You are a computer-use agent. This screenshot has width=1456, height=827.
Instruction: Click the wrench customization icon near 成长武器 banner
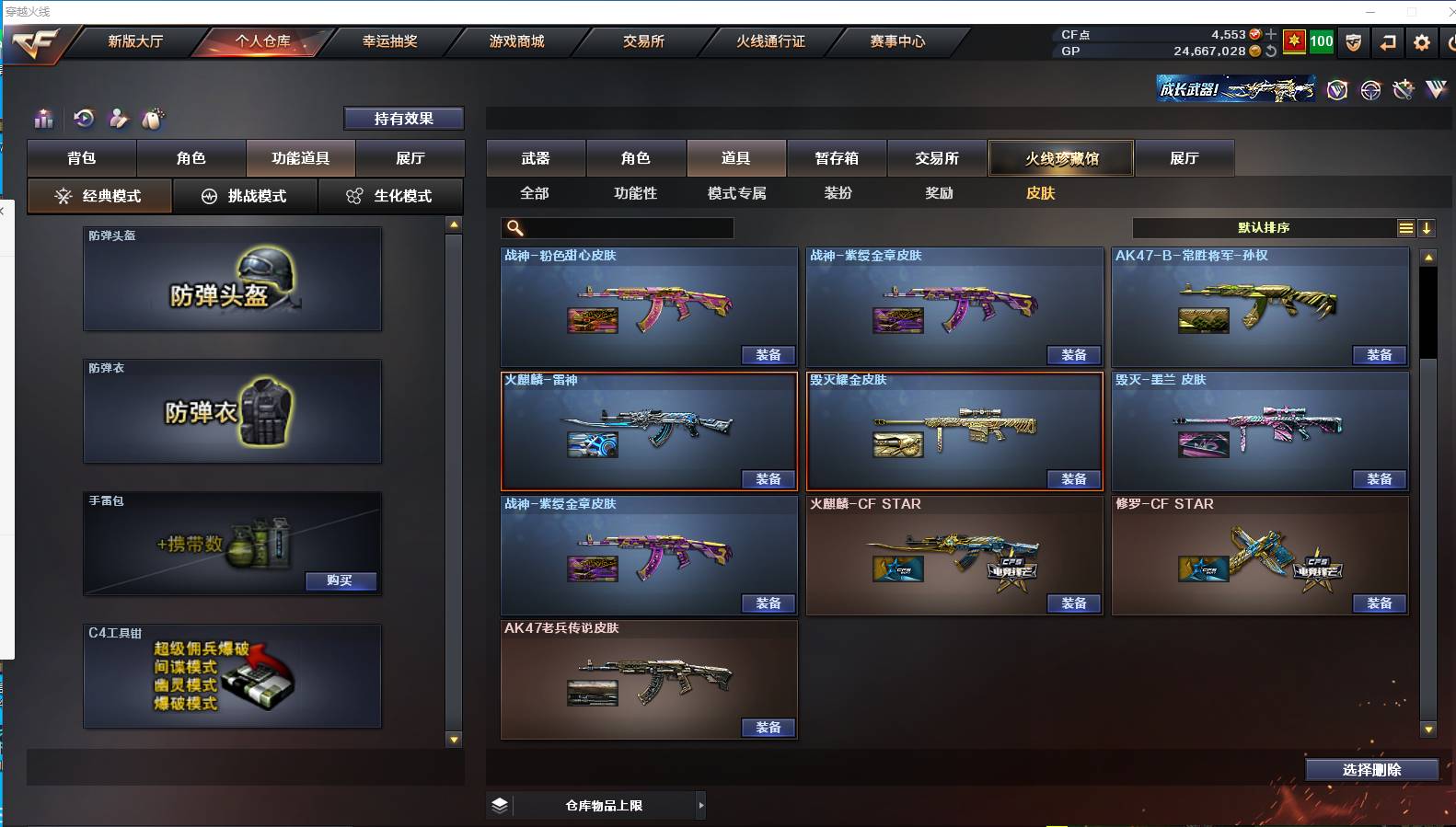(1403, 89)
